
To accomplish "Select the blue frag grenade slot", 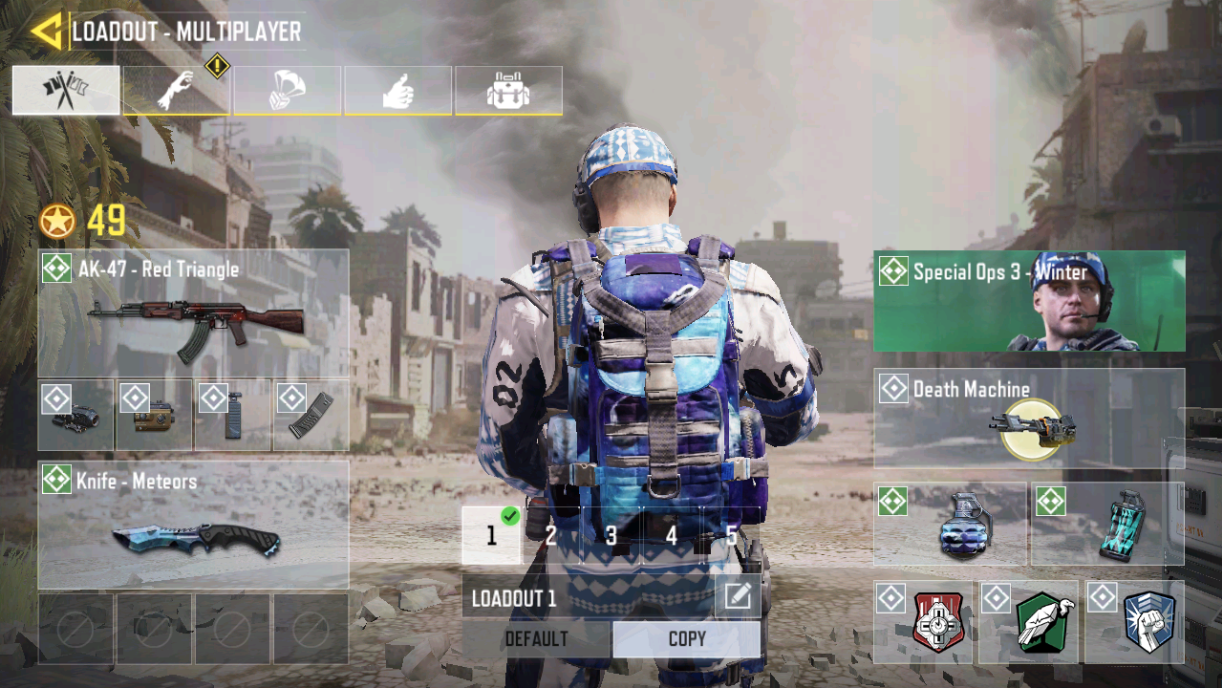I will tap(950, 524).
